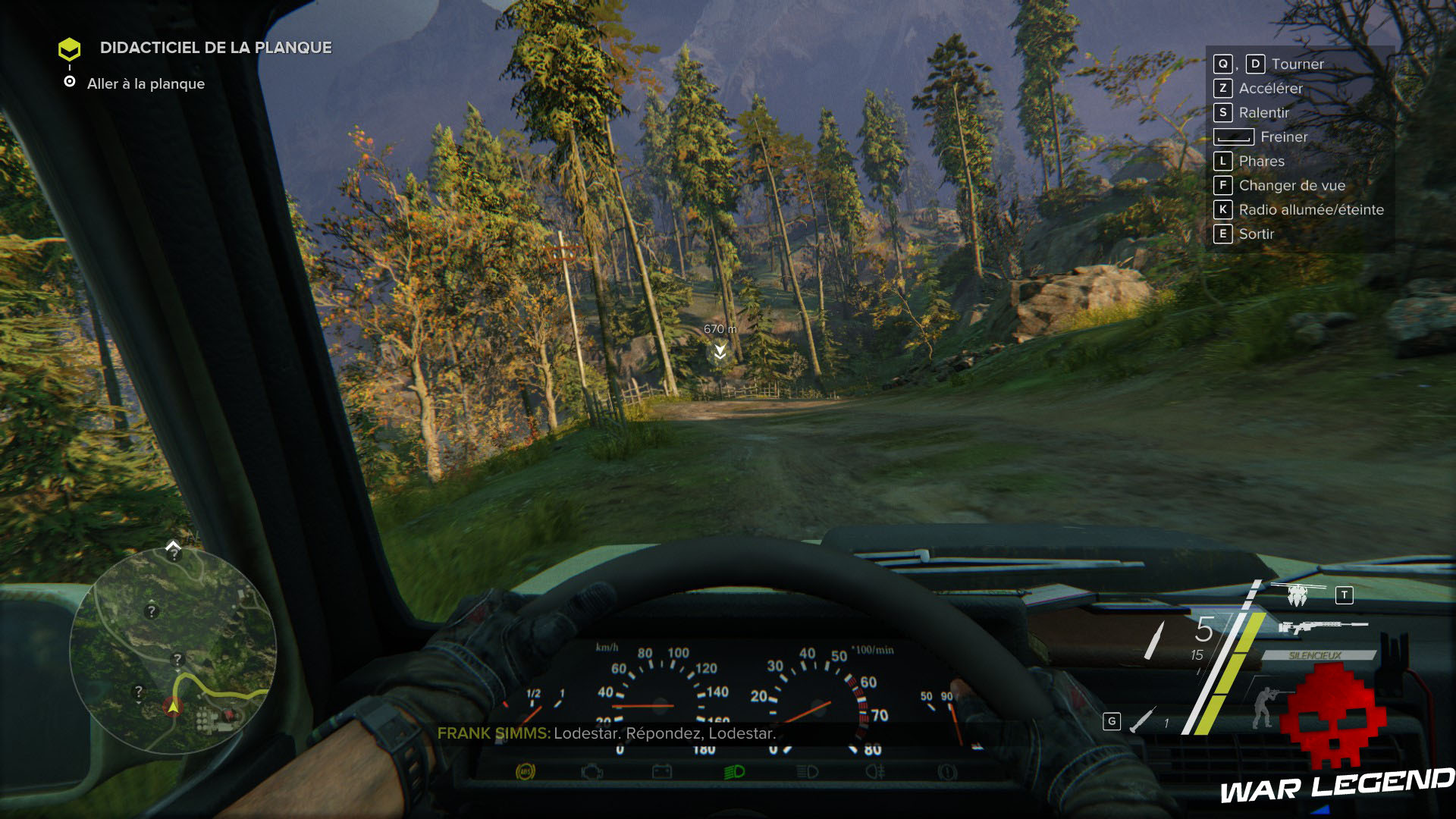Screen dimensions: 1456x819
Task: Activate the drone gadget icon
Action: coord(1298,595)
